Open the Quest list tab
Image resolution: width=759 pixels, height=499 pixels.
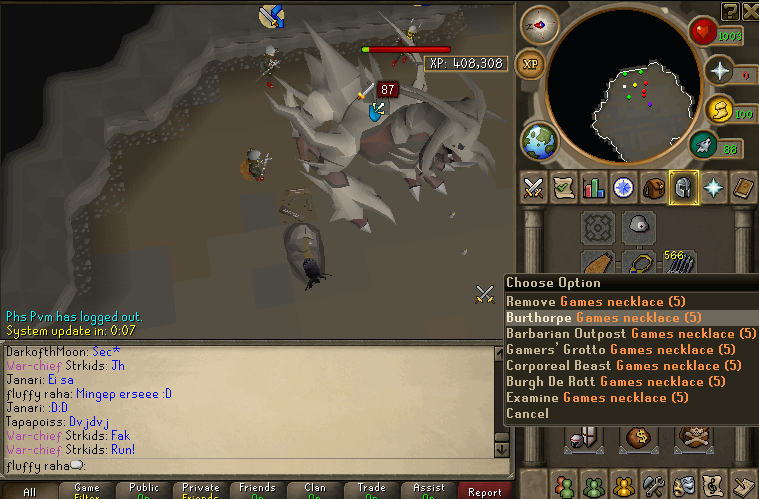point(563,187)
